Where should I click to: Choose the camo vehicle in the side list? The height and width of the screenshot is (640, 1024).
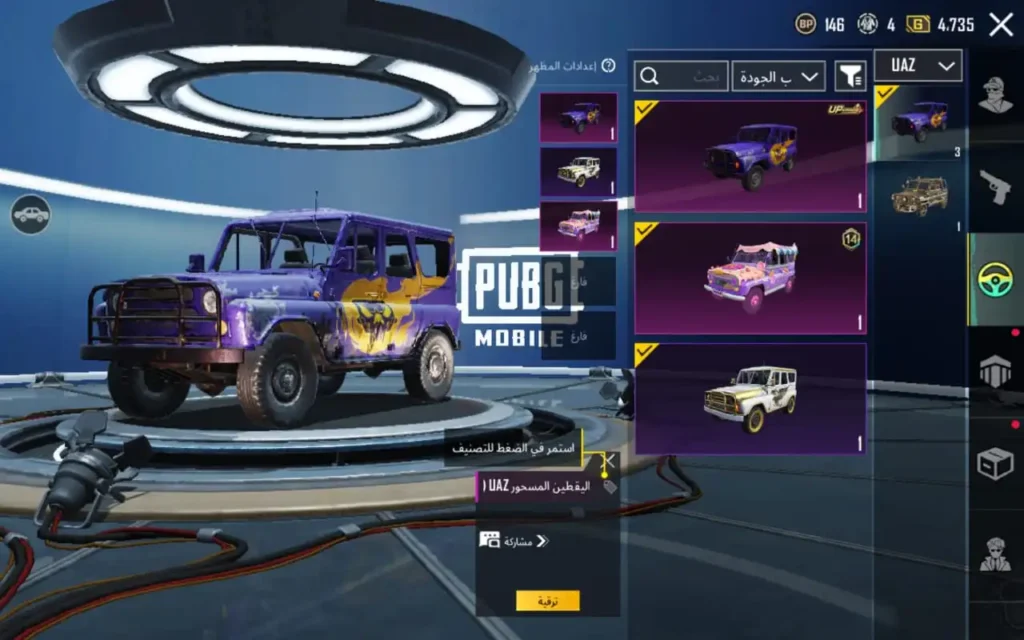click(x=919, y=197)
